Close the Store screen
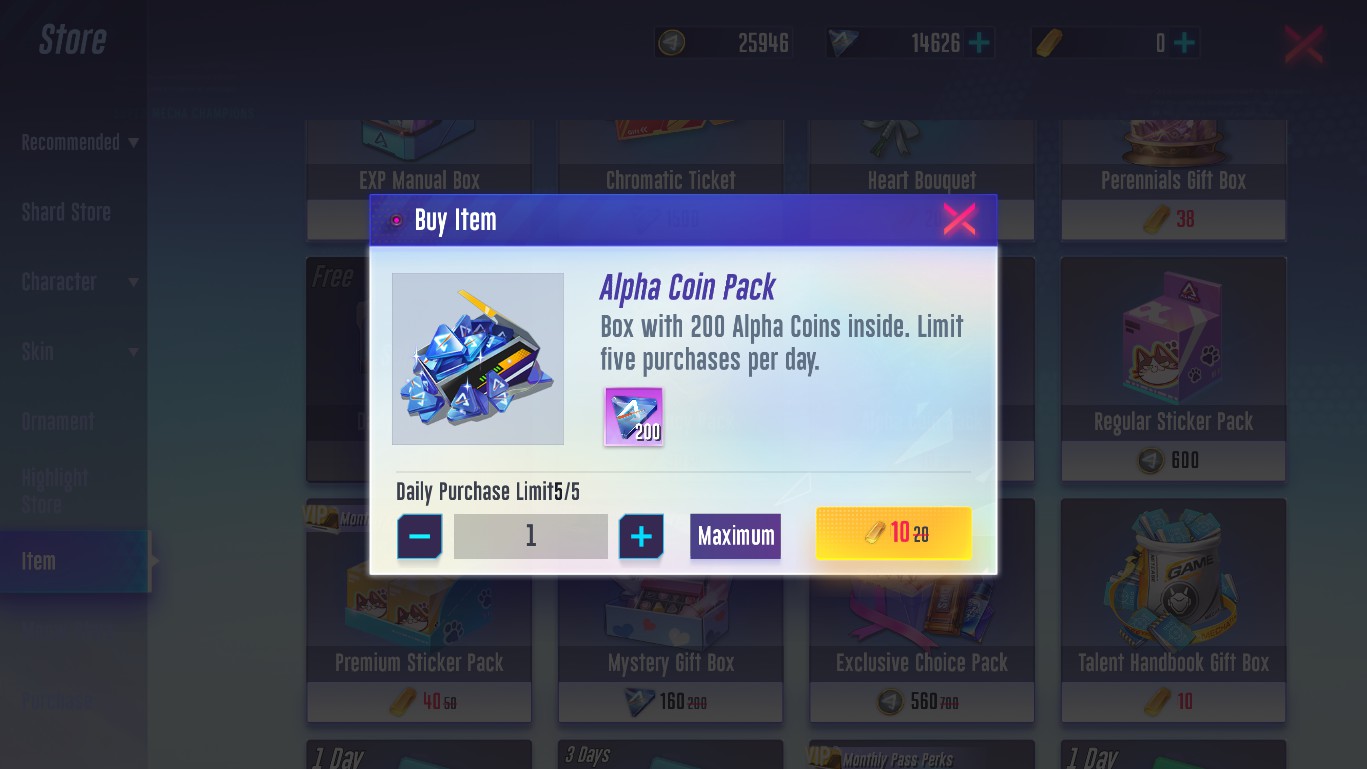 pyautogui.click(x=1303, y=44)
